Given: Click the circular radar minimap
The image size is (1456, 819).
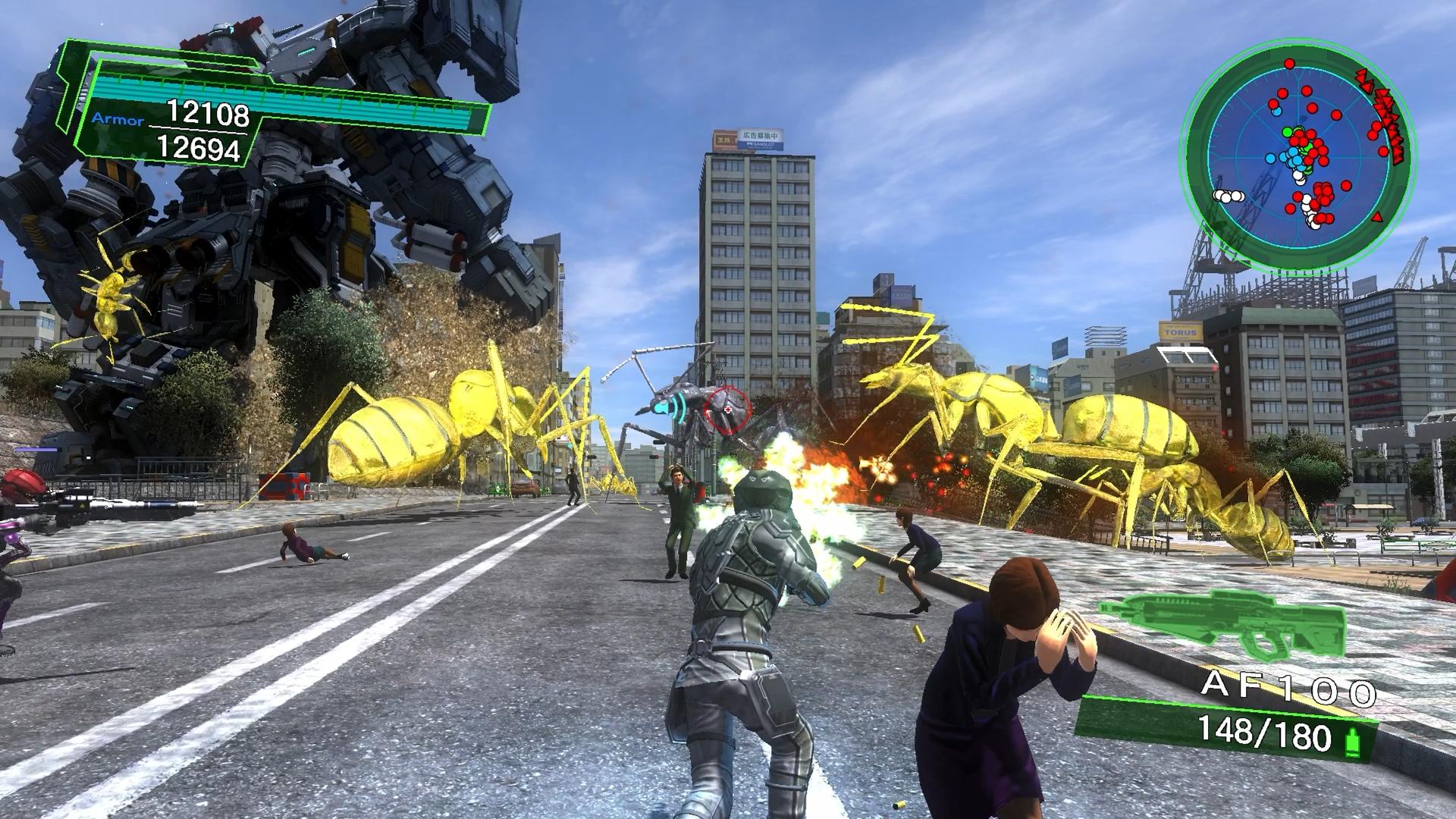Looking at the screenshot, I should pos(1298,153).
